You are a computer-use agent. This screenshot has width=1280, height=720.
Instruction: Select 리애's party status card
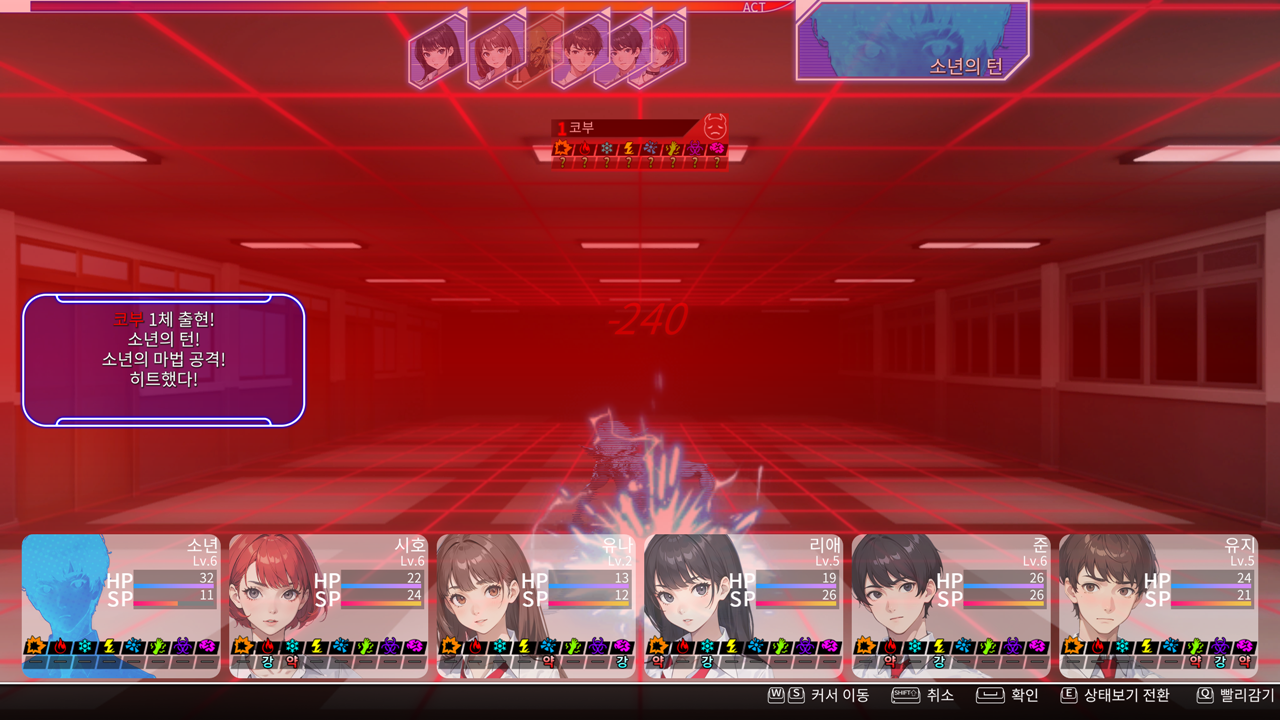[743, 606]
